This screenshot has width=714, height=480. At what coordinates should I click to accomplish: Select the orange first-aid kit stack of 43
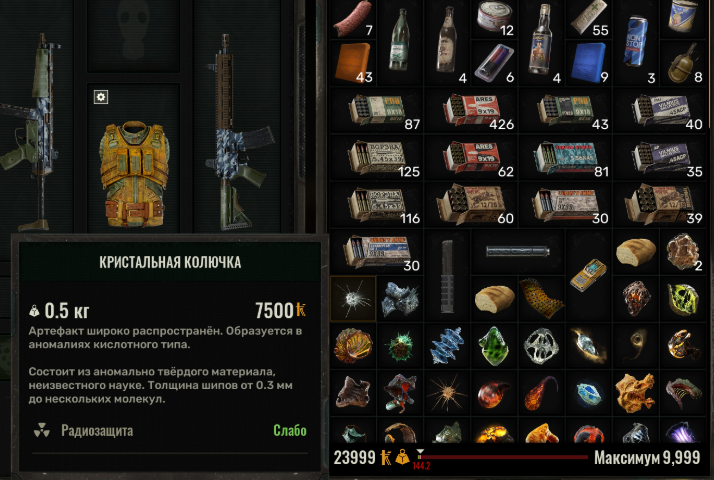(352, 62)
